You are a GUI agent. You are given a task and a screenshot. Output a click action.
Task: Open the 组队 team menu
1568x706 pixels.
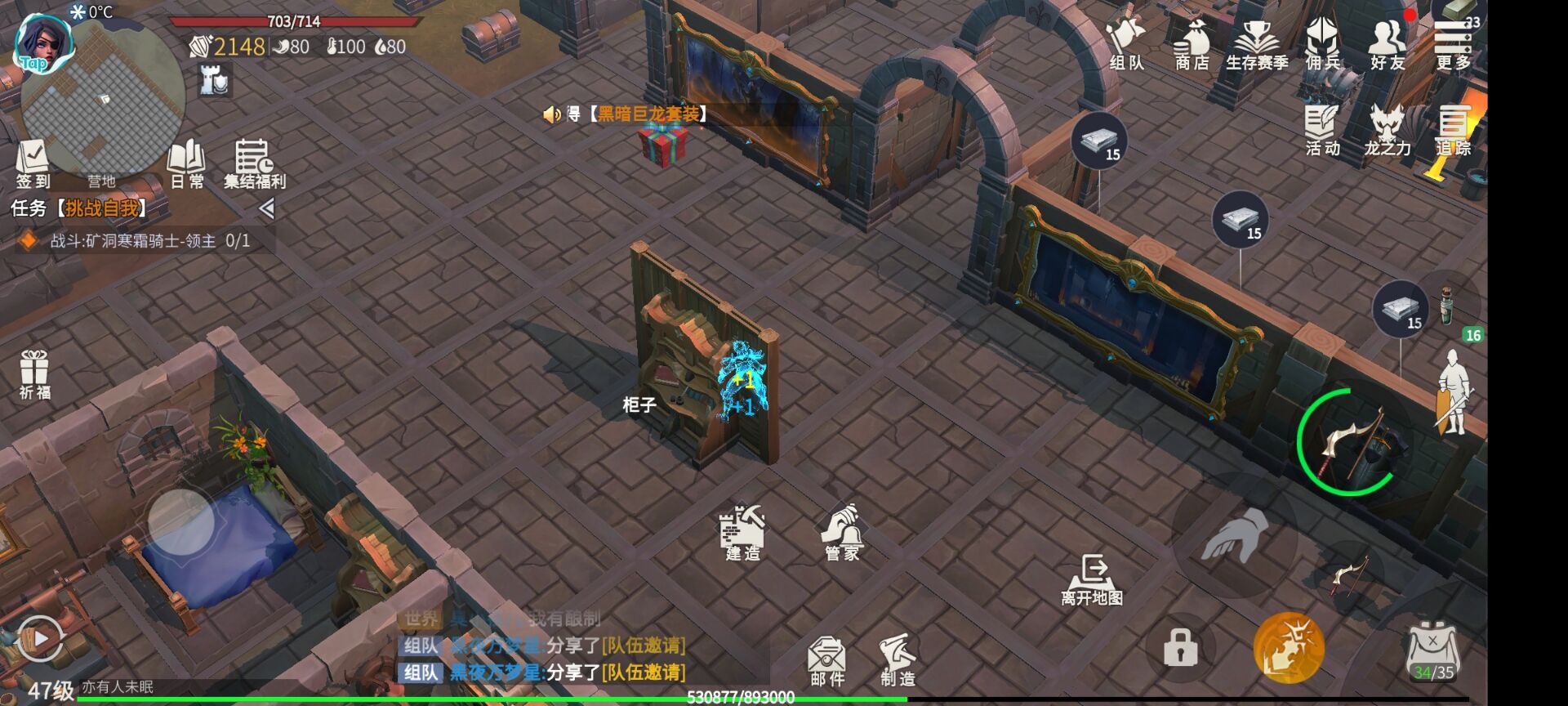tap(1126, 43)
